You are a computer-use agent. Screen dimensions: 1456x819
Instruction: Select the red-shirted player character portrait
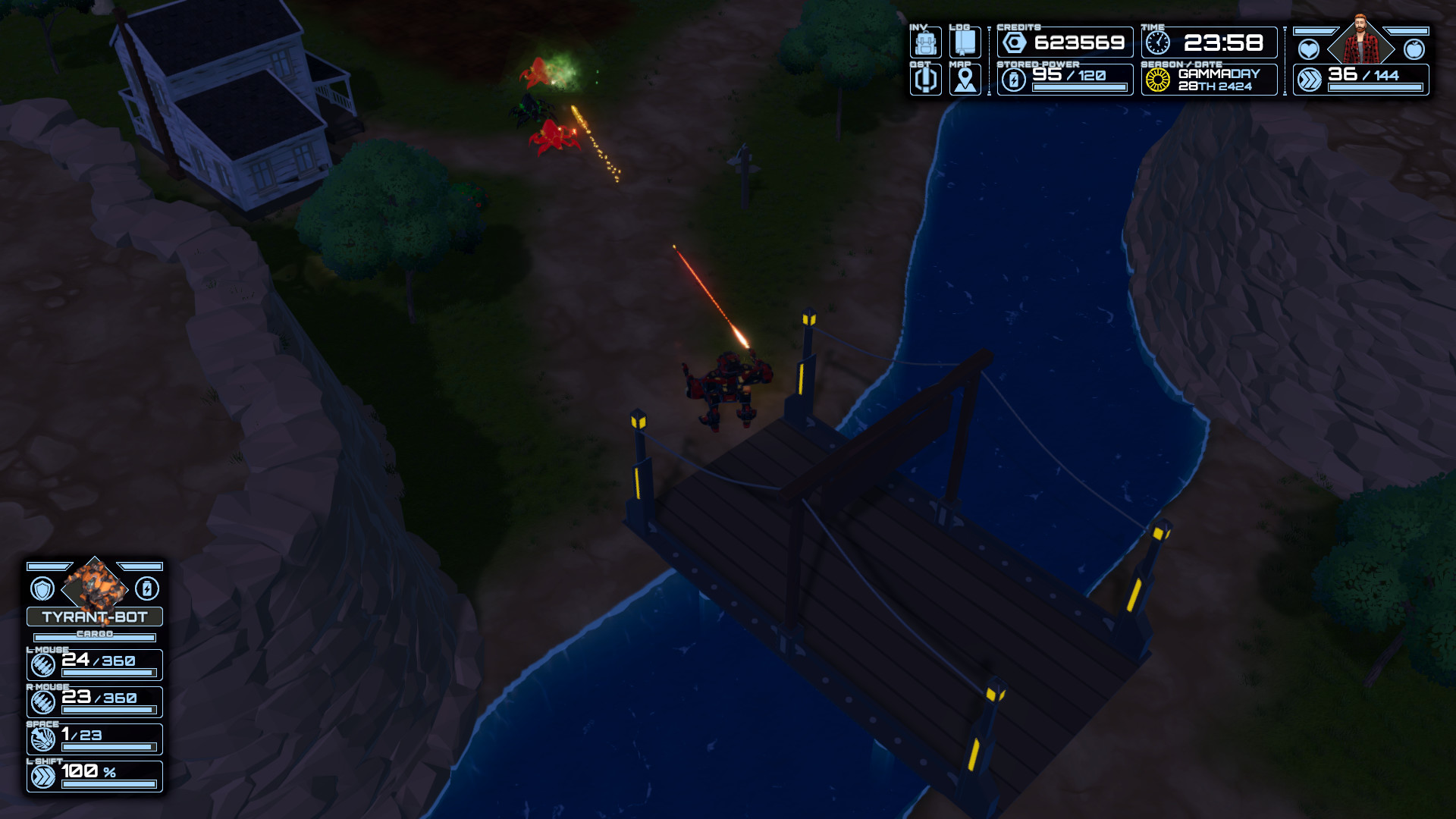pos(1361,44)
